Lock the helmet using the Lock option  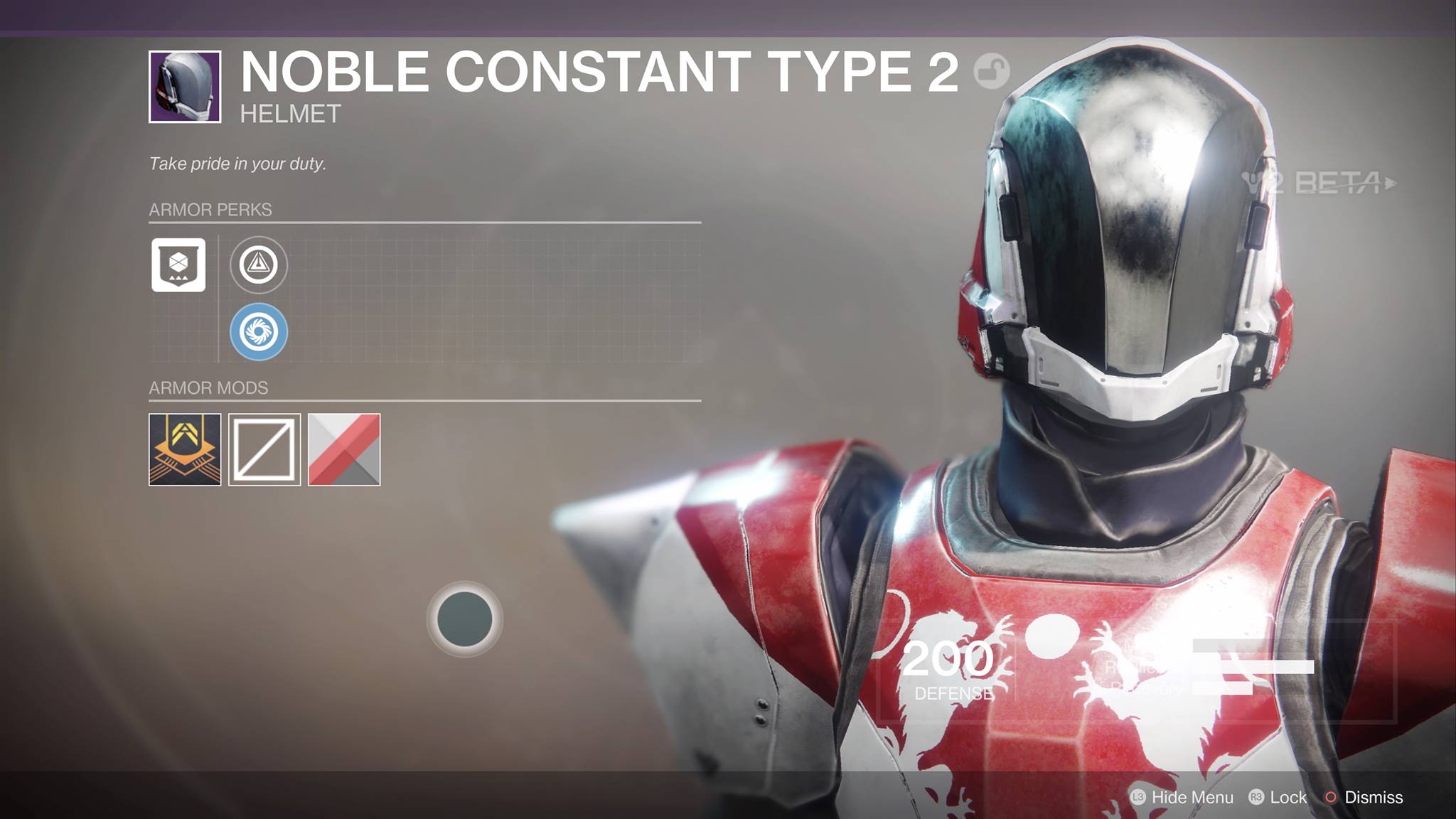tap(1278, 797)
